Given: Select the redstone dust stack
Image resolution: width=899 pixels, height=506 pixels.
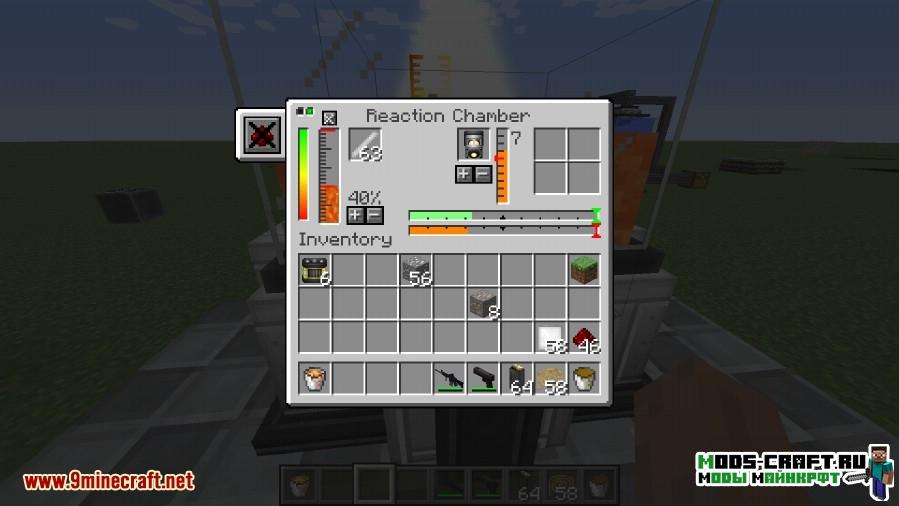Looking at the screenshot, I should coord(584,338).
